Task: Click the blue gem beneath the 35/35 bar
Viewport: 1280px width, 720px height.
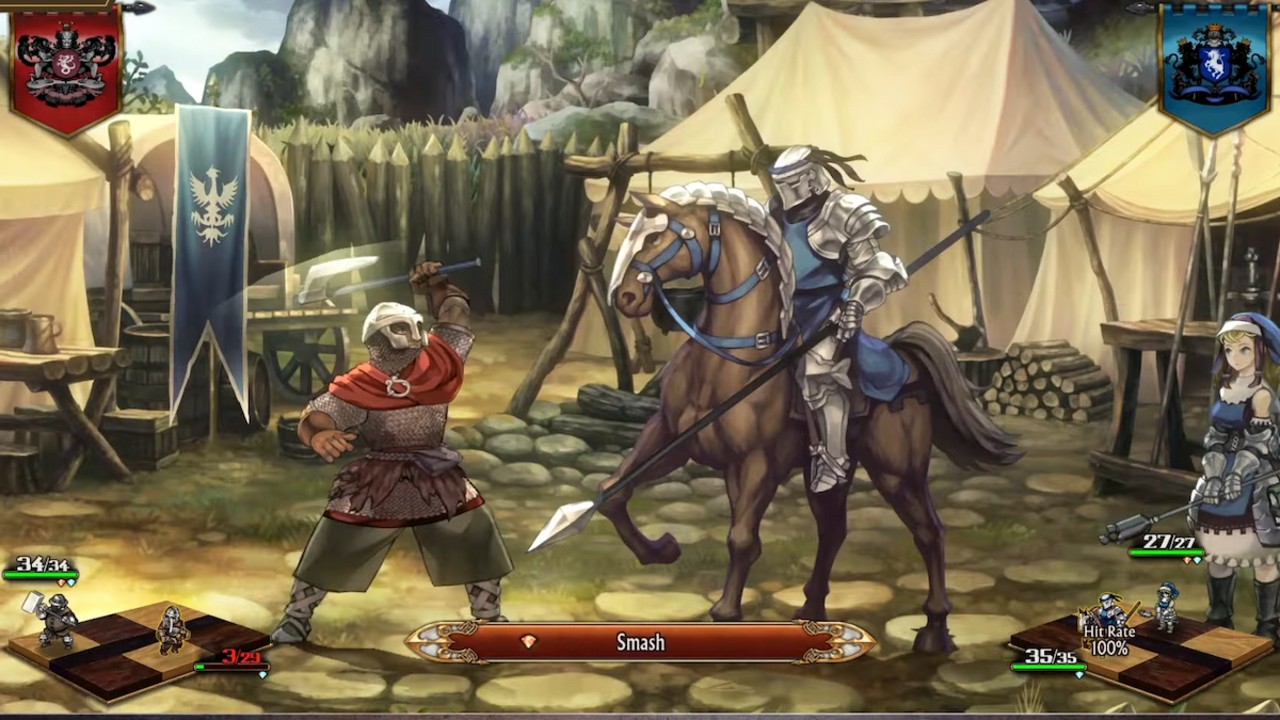Action: 1080,674
